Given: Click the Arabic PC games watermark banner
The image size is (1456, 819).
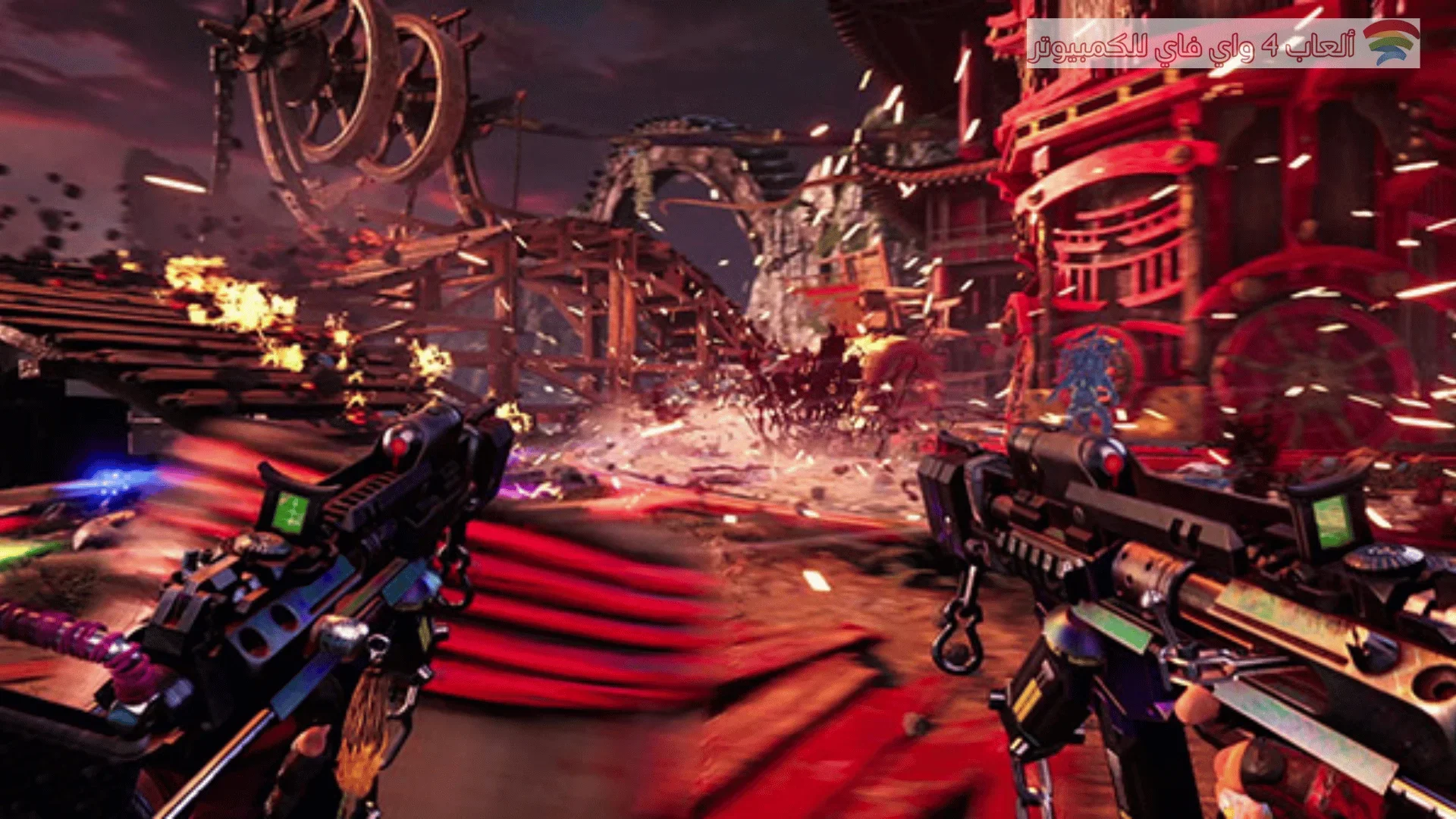Looking at the screenshot, I should pos(1222,44).
